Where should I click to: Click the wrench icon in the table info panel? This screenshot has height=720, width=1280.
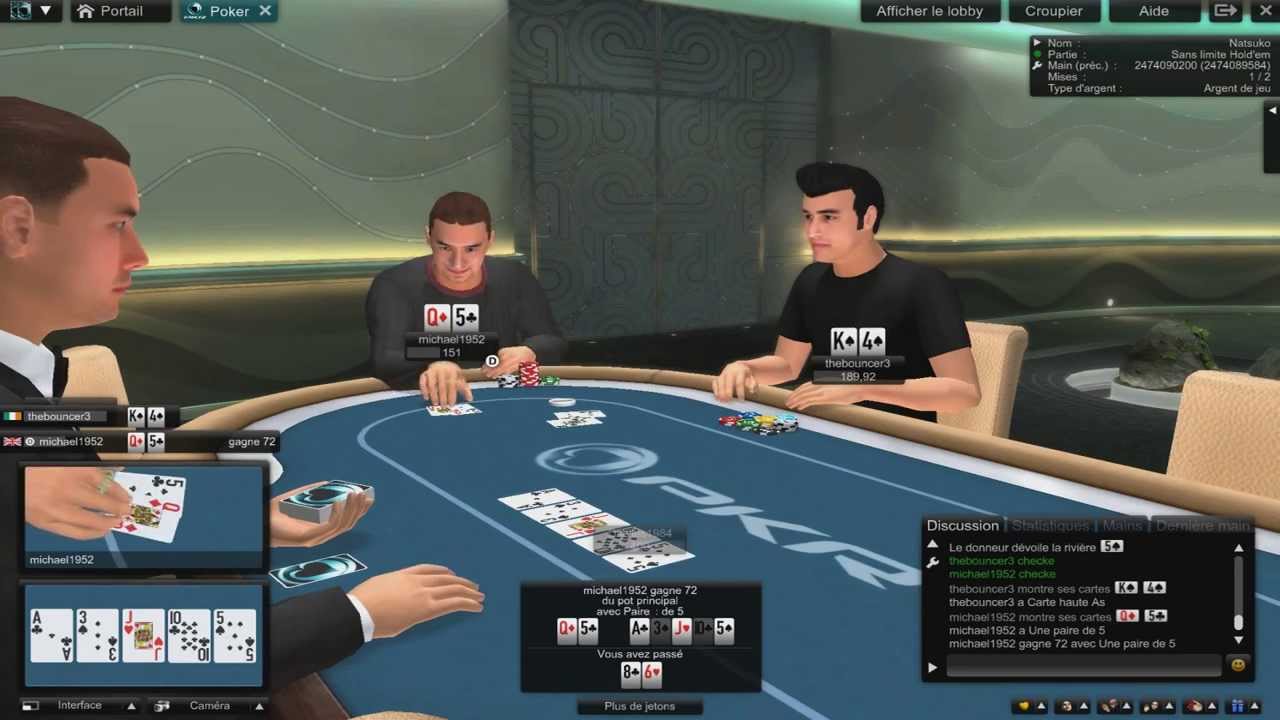tap(1037, 65)
